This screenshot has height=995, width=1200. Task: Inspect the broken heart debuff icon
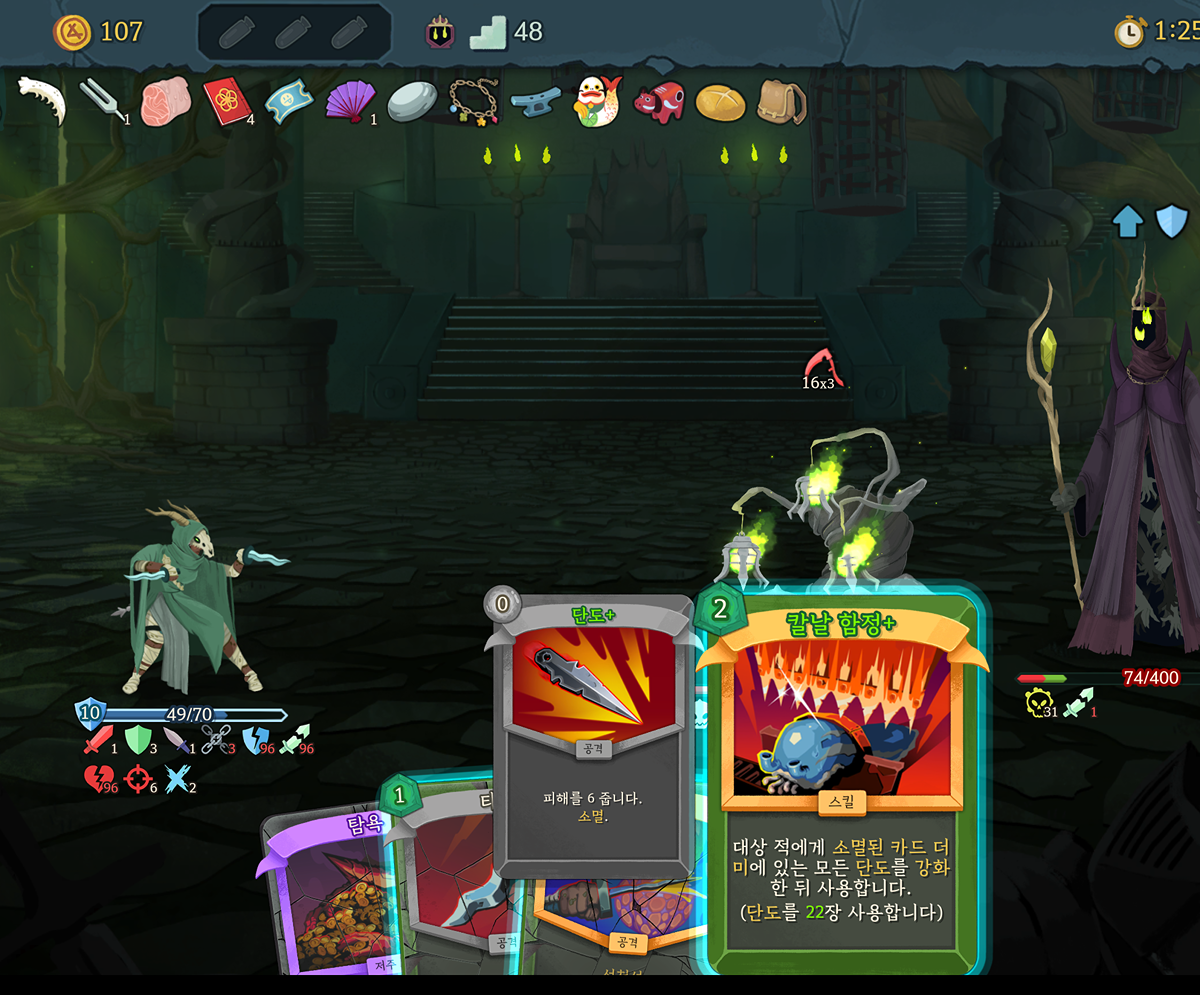point(97,778)
